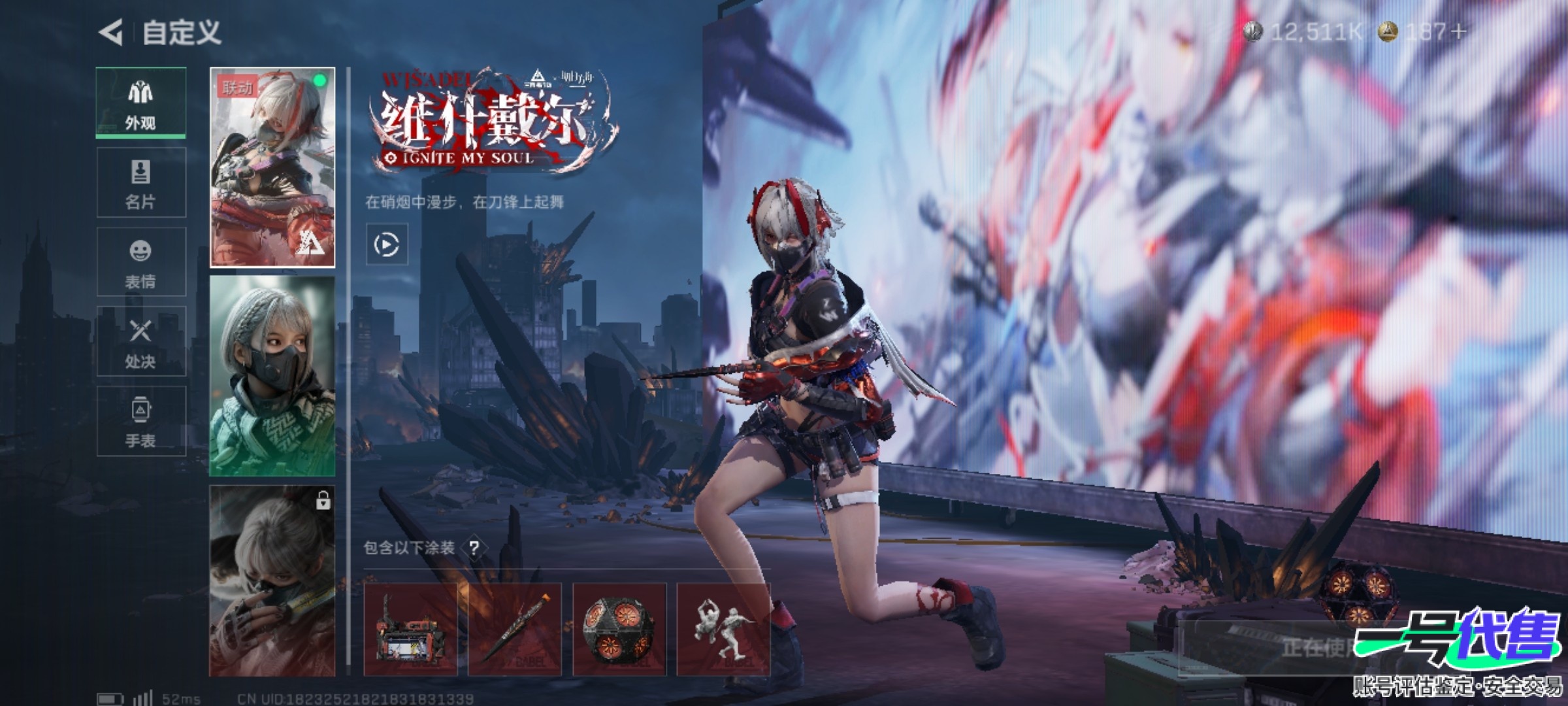View the supply crate skin item
The image size is (1568, 706).
pos(410,630)
